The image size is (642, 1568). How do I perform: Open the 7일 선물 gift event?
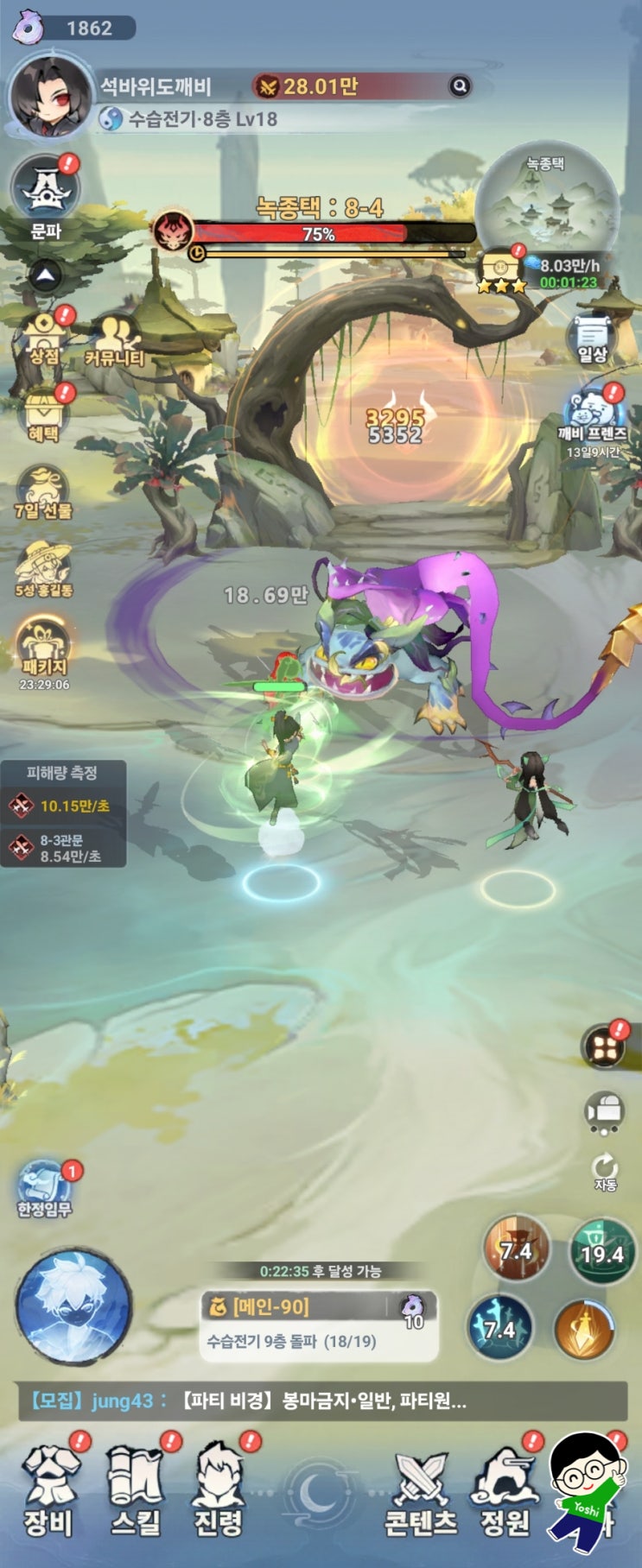[x=43, y=492]
